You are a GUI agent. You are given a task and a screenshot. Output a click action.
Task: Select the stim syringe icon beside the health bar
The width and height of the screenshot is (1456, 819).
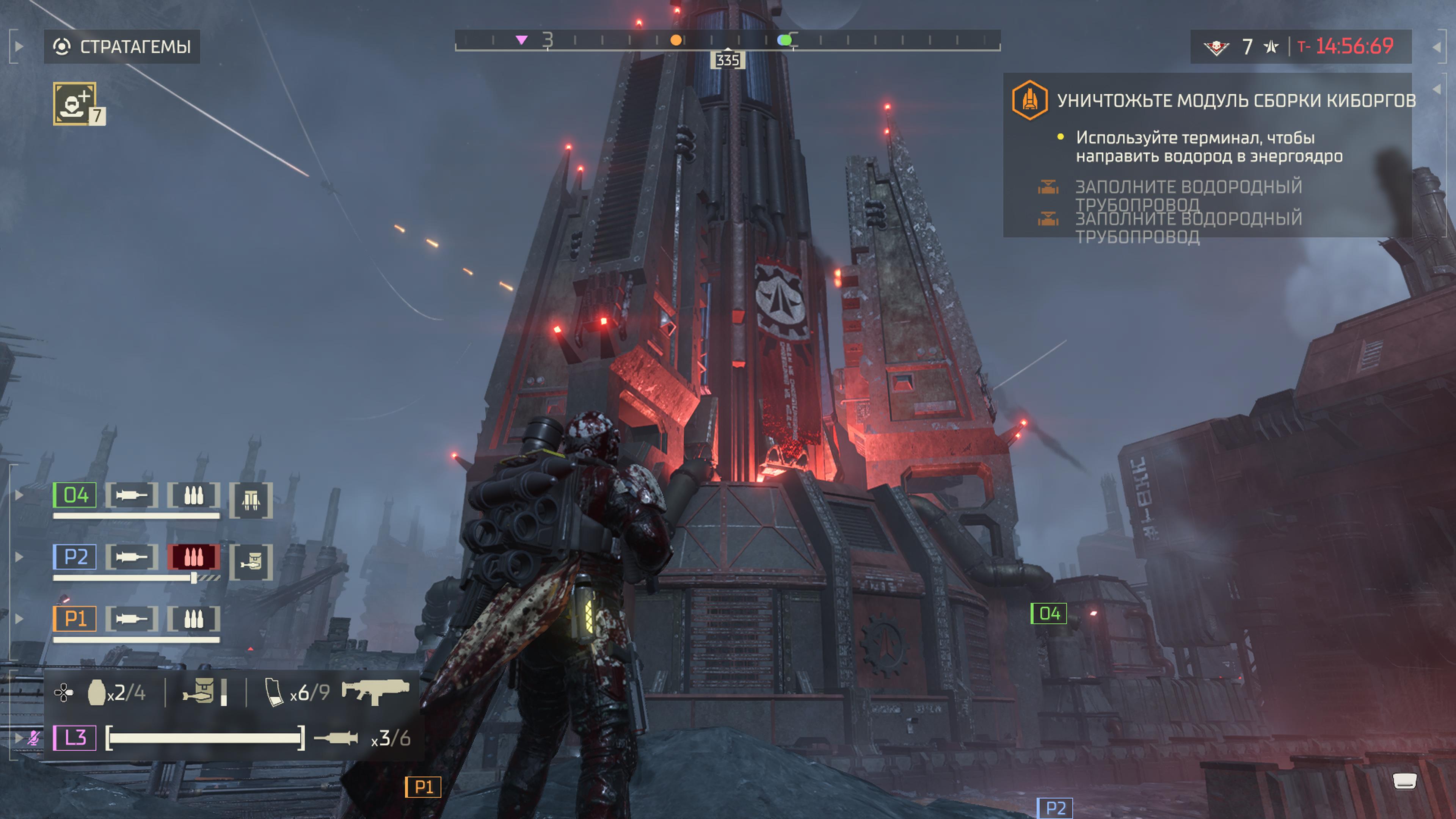[x=336, y=738]
